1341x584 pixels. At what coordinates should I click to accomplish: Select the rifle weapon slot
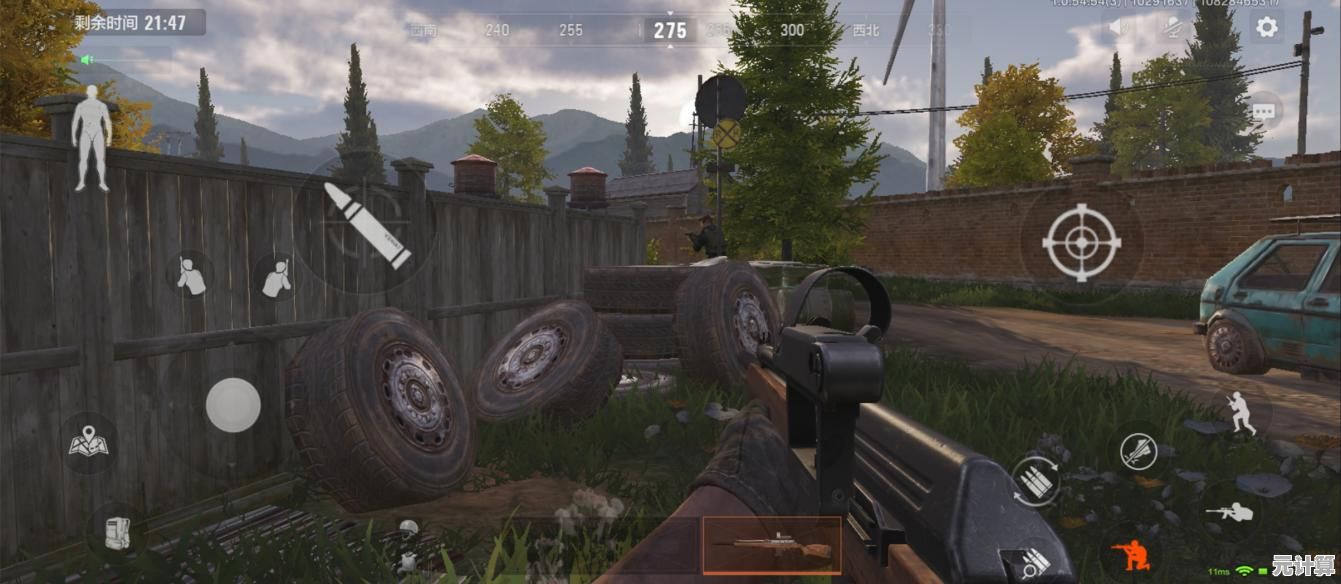click(771, 545)
